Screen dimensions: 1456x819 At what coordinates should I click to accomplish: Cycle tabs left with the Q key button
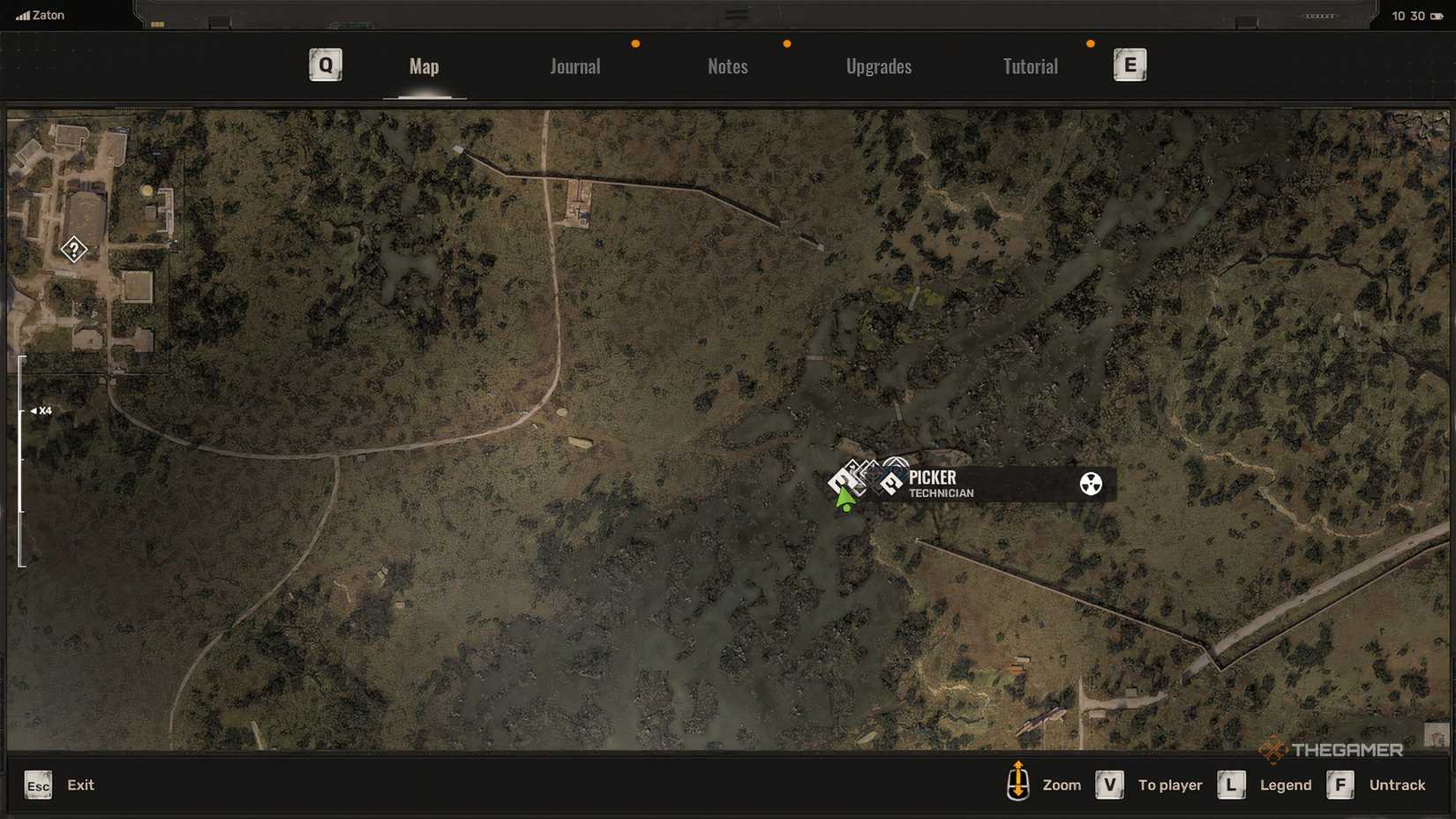click(x=325, y=64)
